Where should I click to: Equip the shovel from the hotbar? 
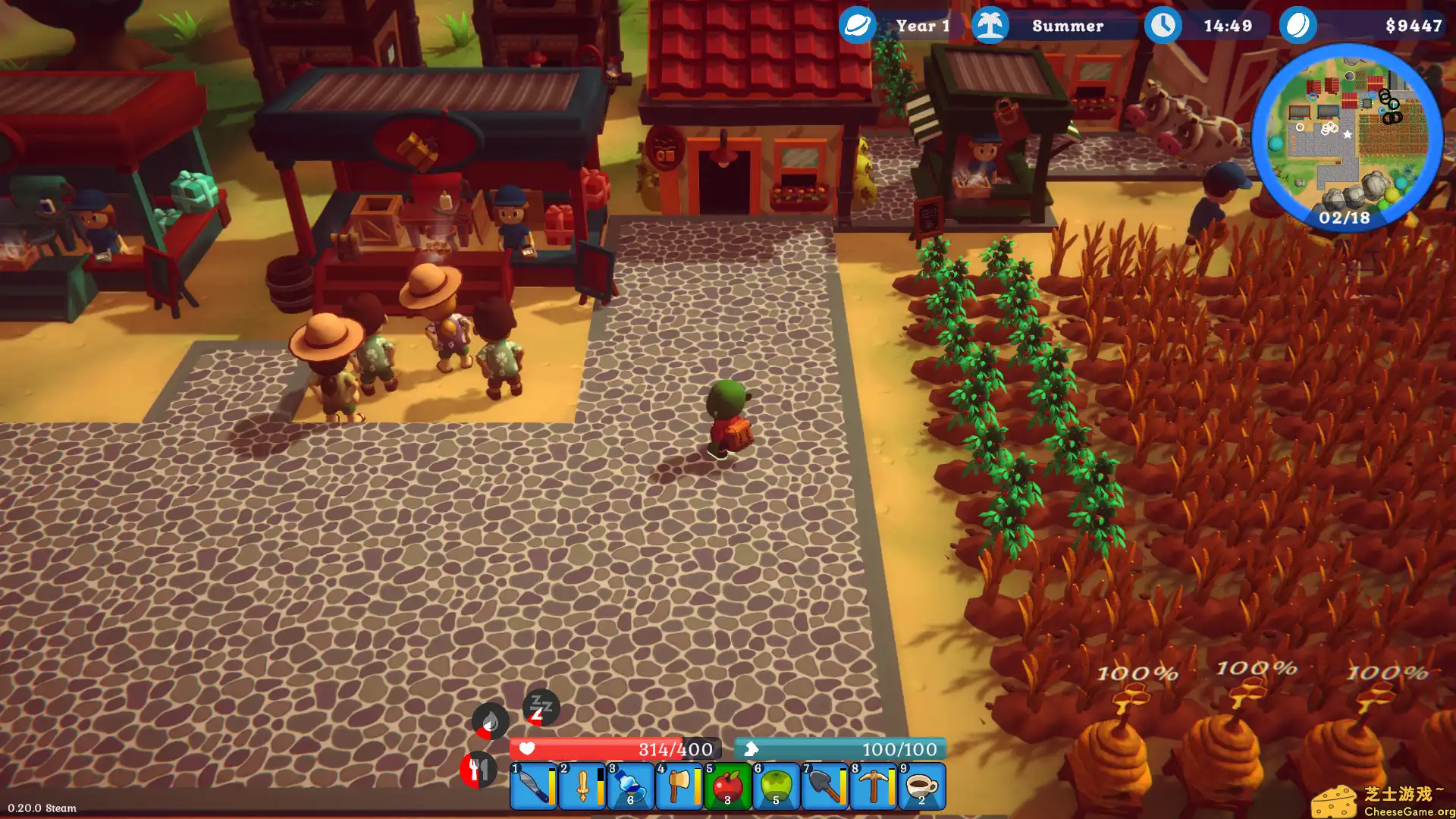(825, 786)
